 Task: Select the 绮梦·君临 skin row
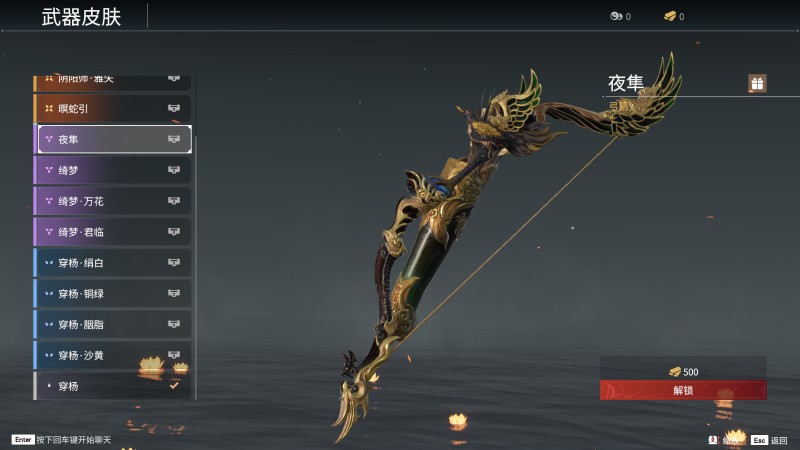tap(113, 232)
